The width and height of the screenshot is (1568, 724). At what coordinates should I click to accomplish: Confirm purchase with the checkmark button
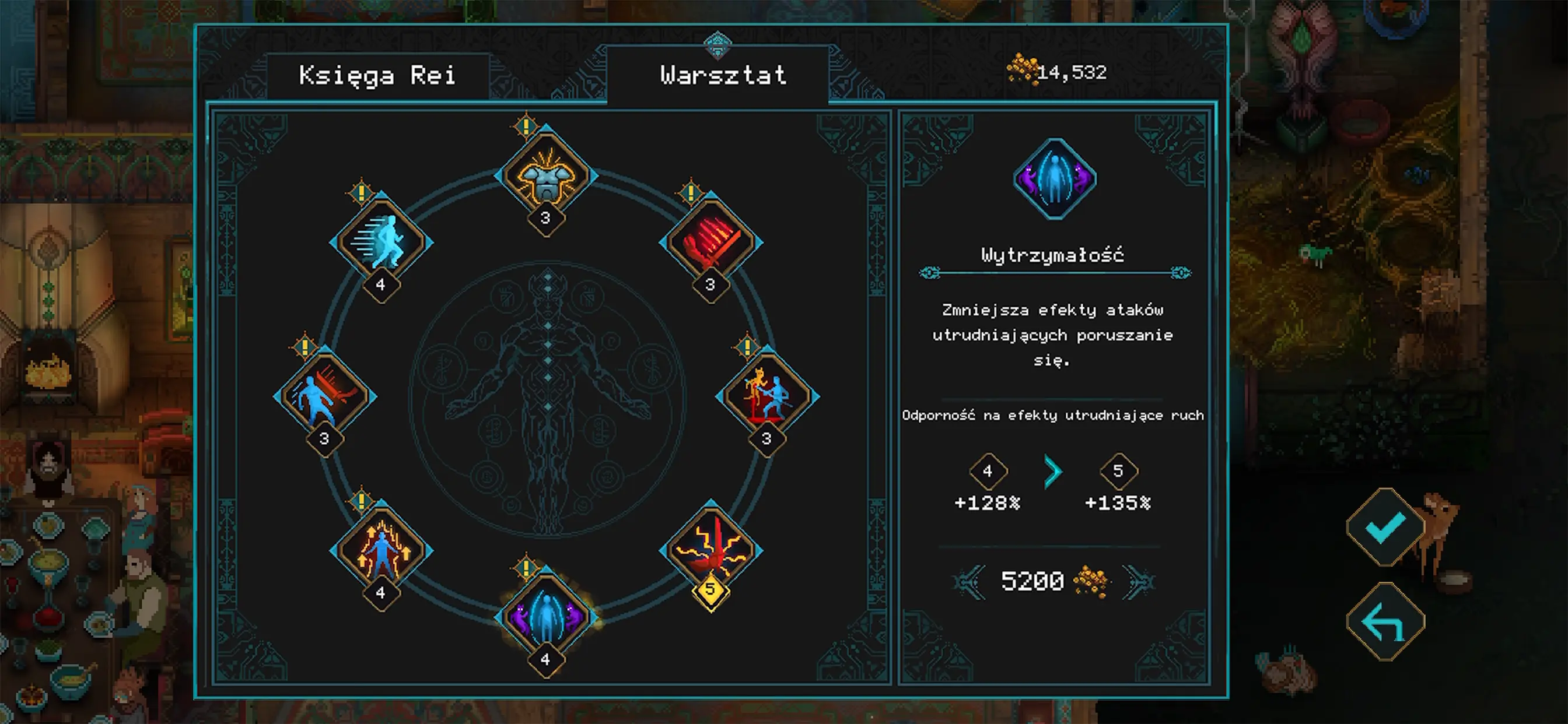(1385, 527)
